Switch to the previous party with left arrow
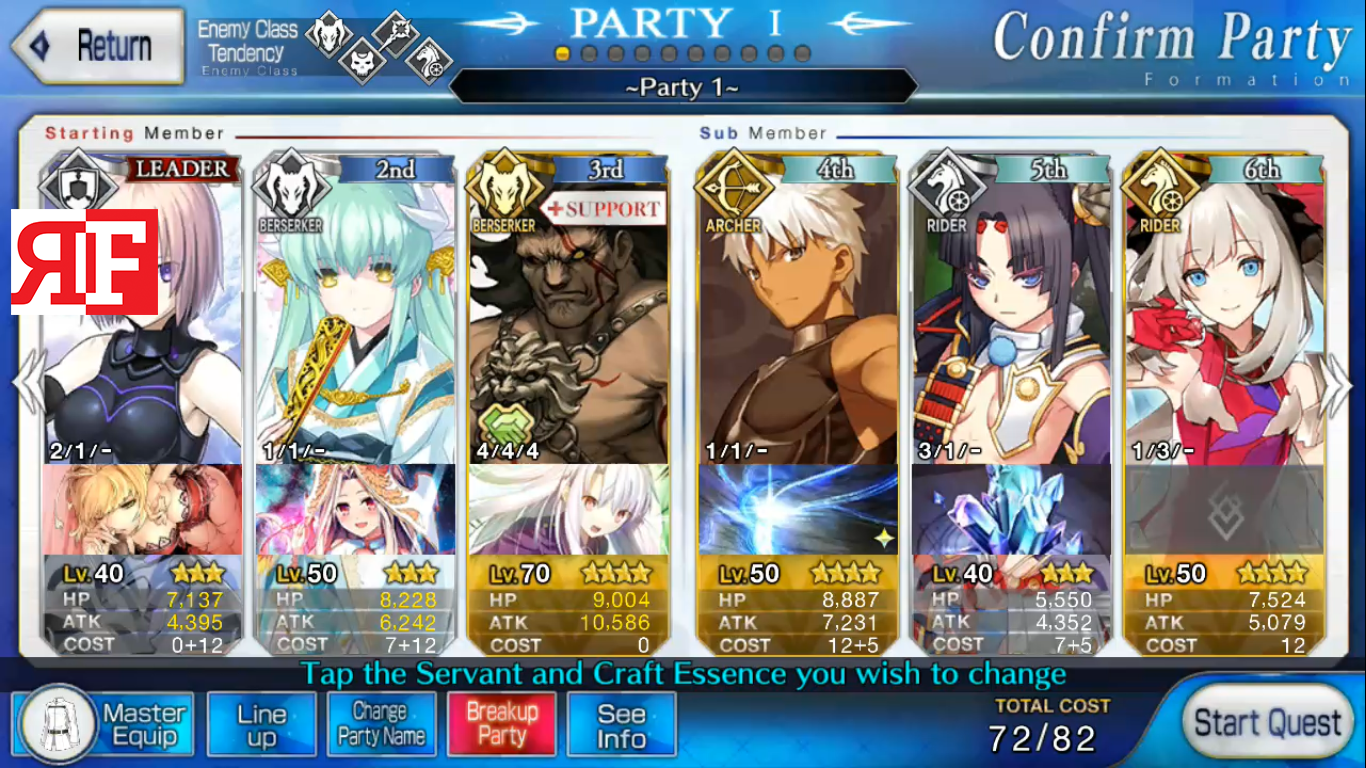The height and width of the screenshot is (768, 1366). pyautogui.click(x=27, y=383)
